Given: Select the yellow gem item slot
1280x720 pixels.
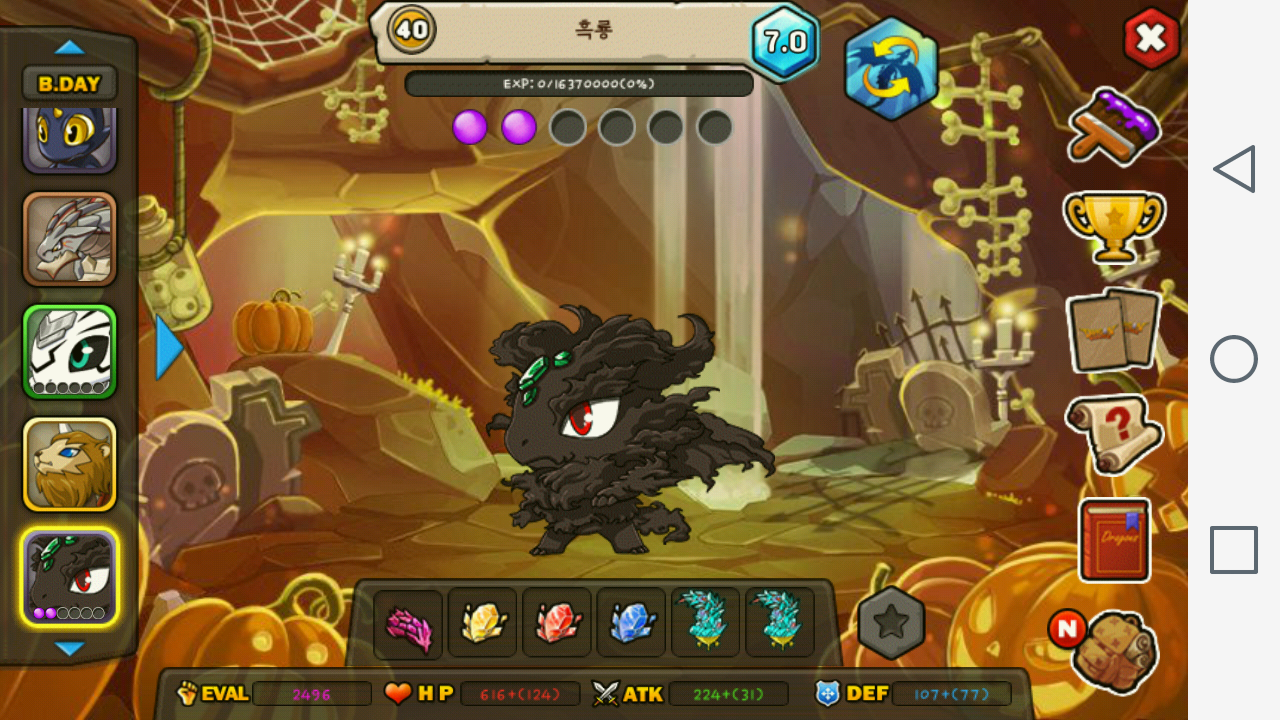Looking at the screenshot, I should 482,624.
